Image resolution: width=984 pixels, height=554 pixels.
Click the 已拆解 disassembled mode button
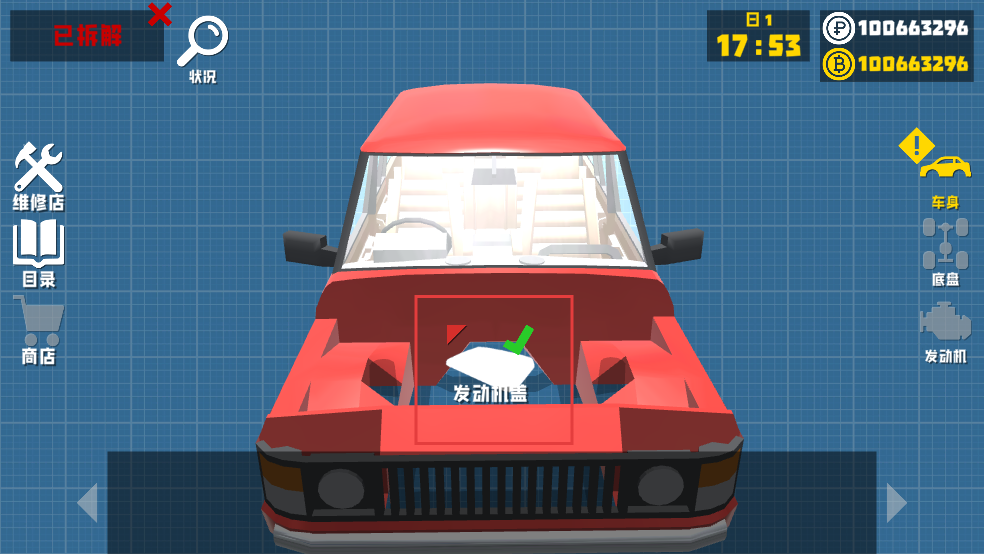point(86,37)
